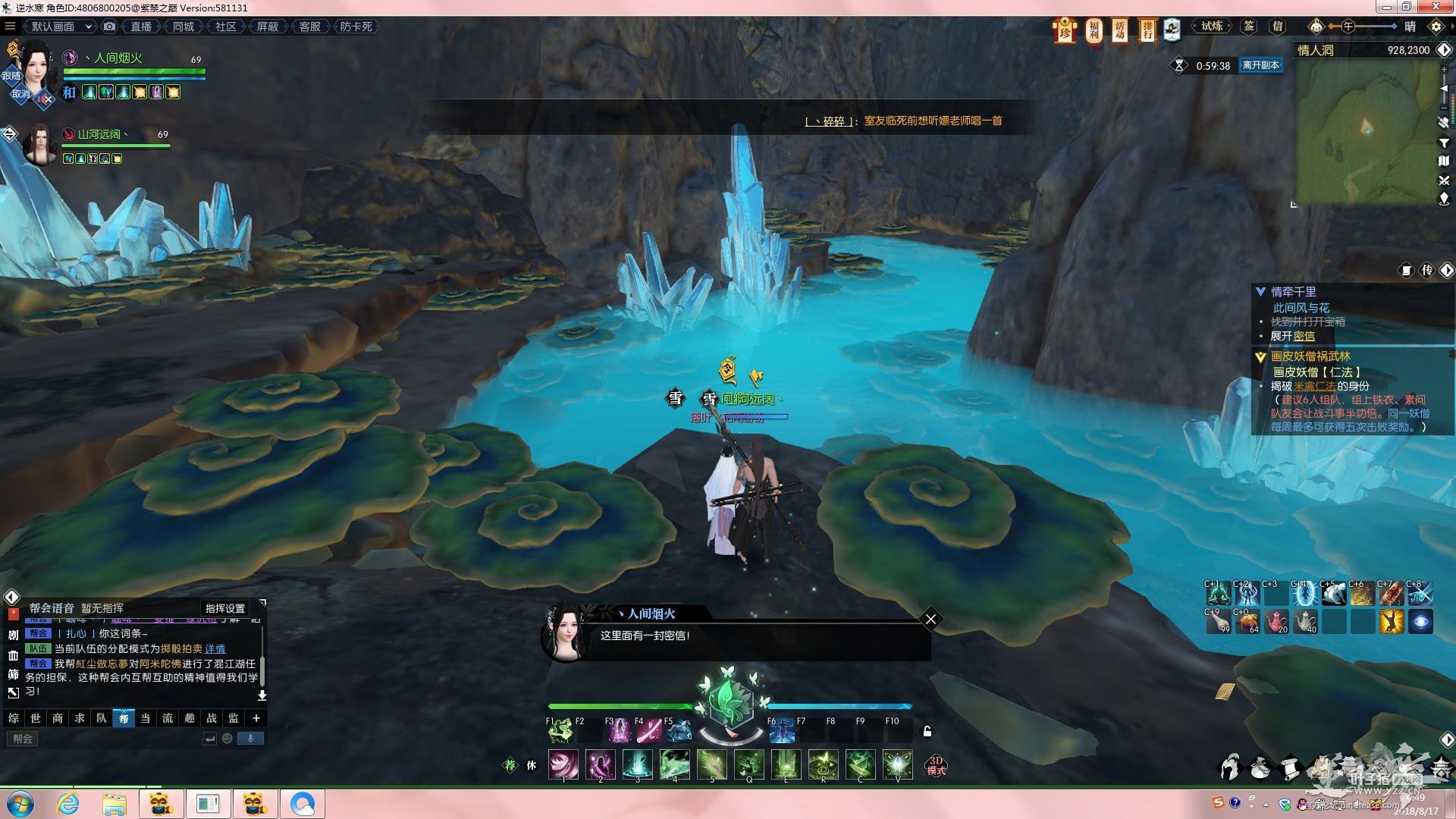Select the 防卡死 unstuck option
Viewport: 1456px width, 819px height.
click(x=356, y=27)
